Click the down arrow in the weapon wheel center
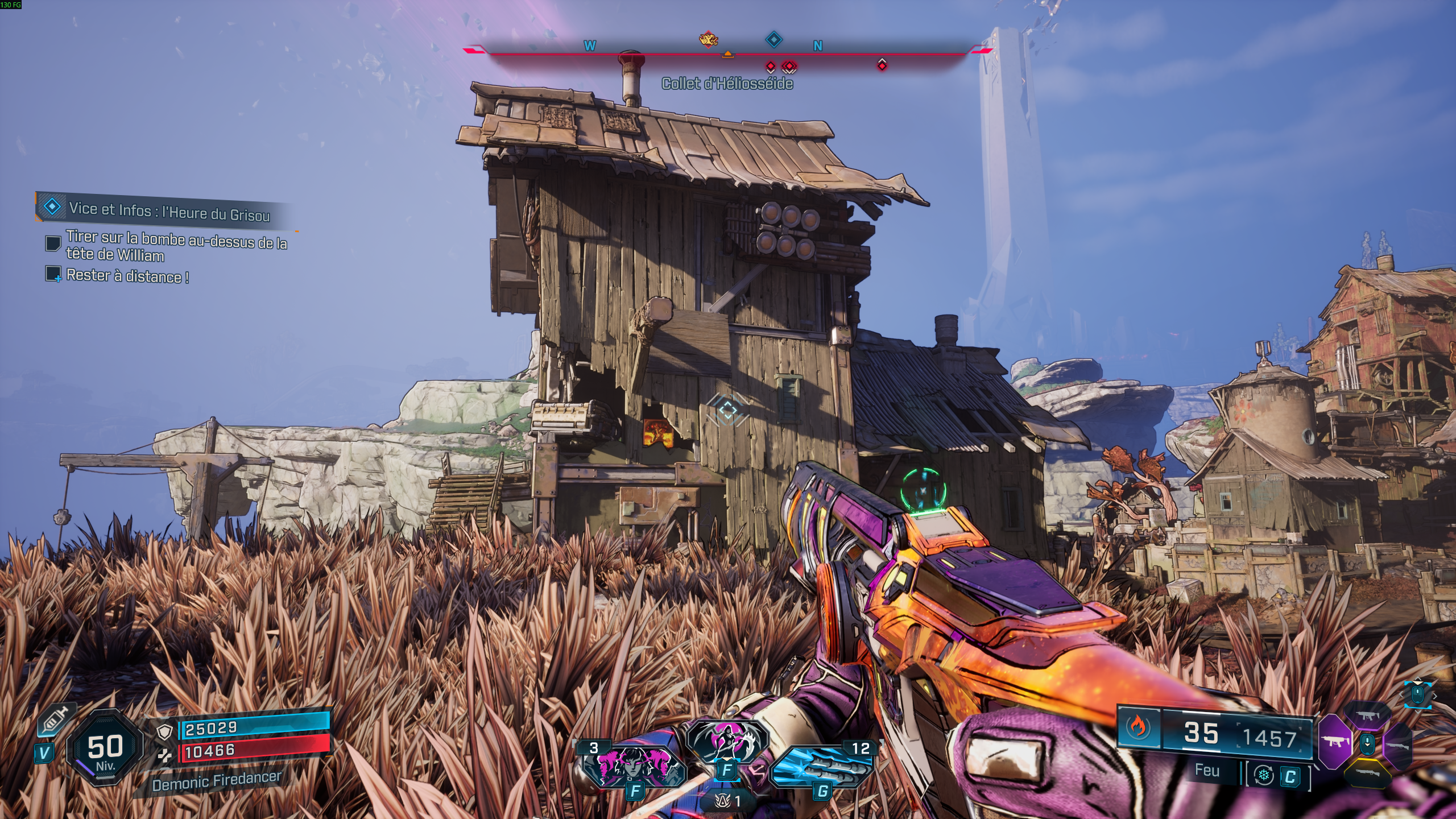The width and height of the screenshot is (1456, 819). [x=1368, y=744]
